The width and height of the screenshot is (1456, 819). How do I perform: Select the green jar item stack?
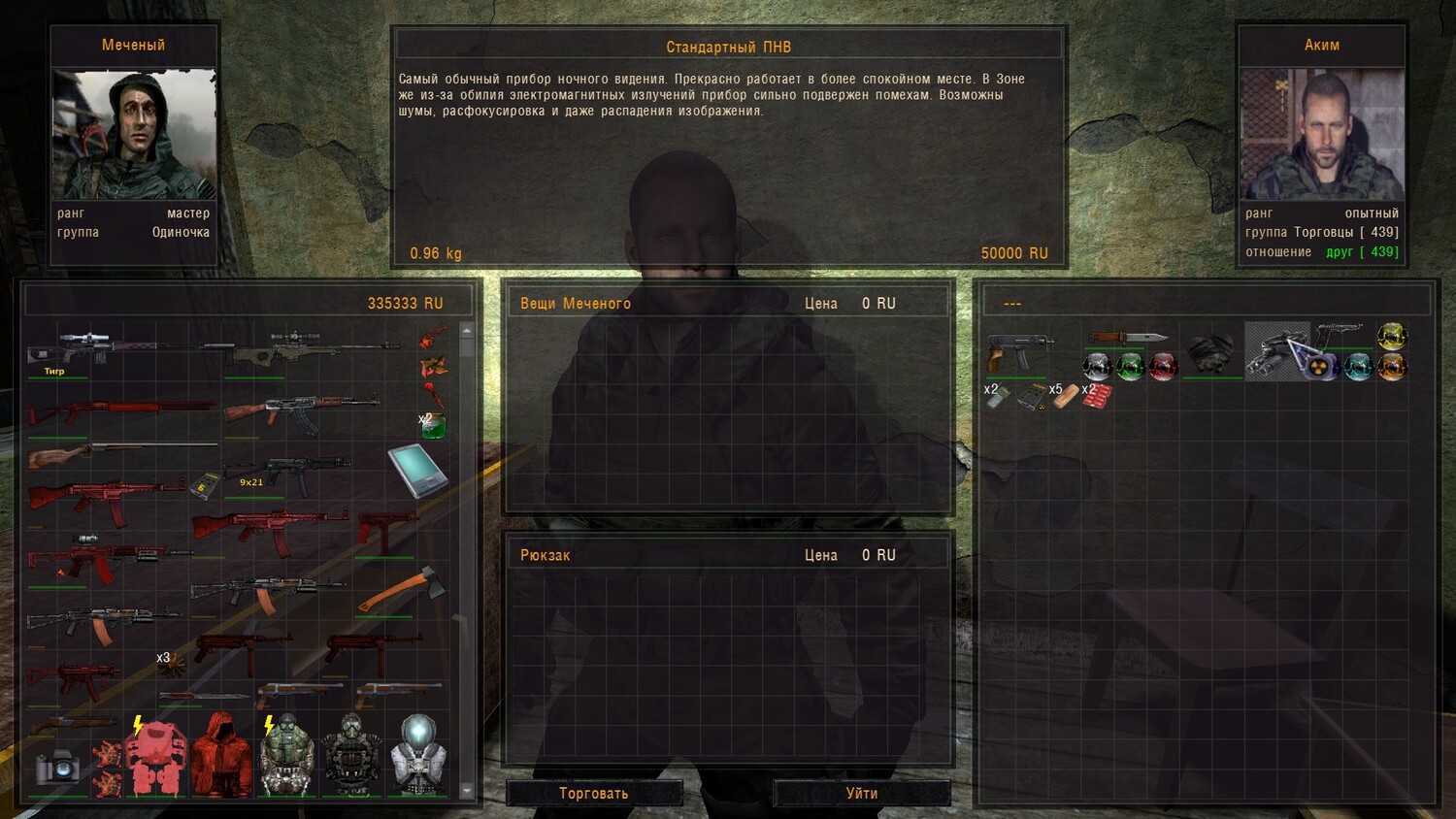coord(433,425)
